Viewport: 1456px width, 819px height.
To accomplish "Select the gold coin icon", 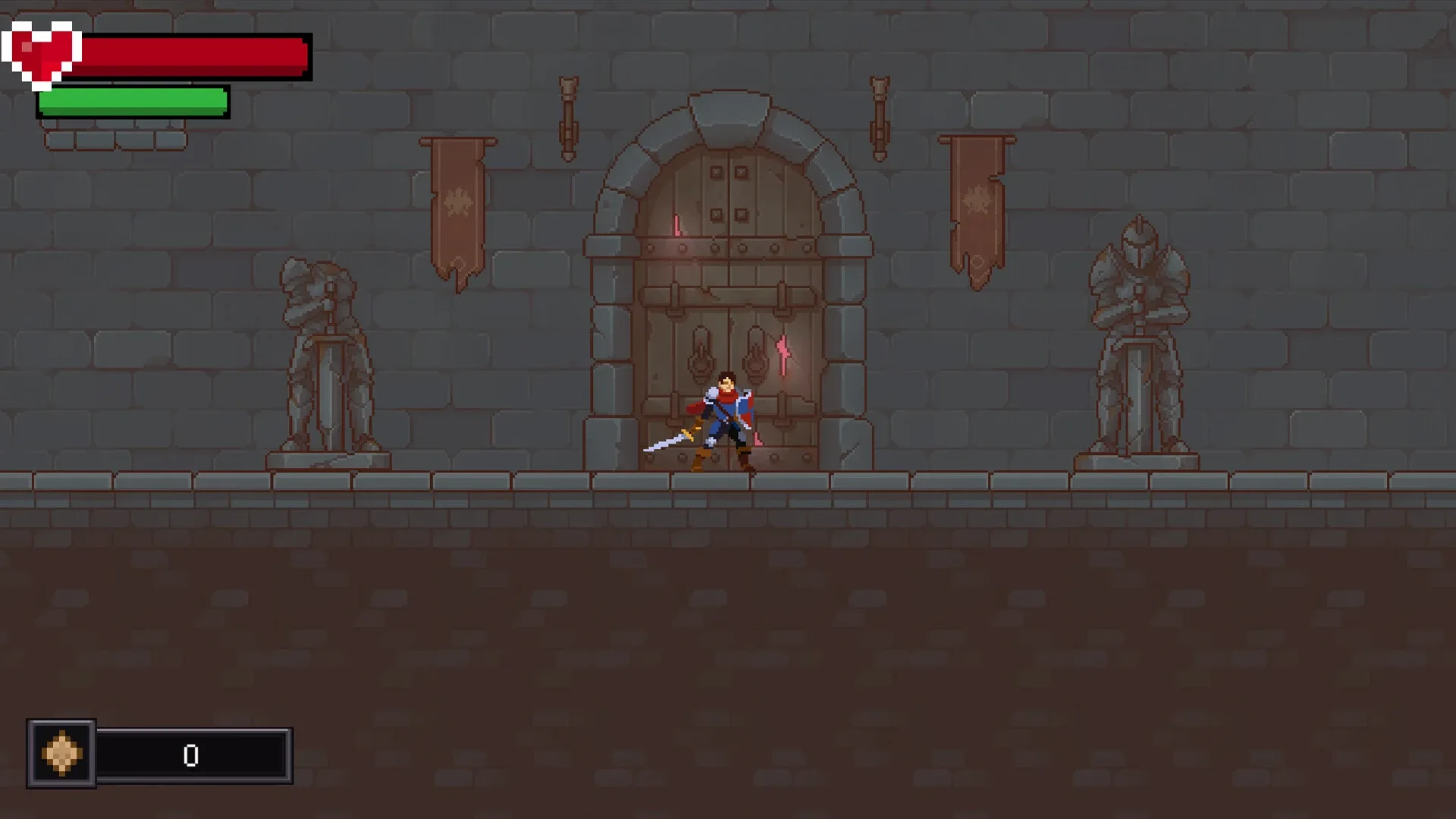I will [x=61, y=755].
